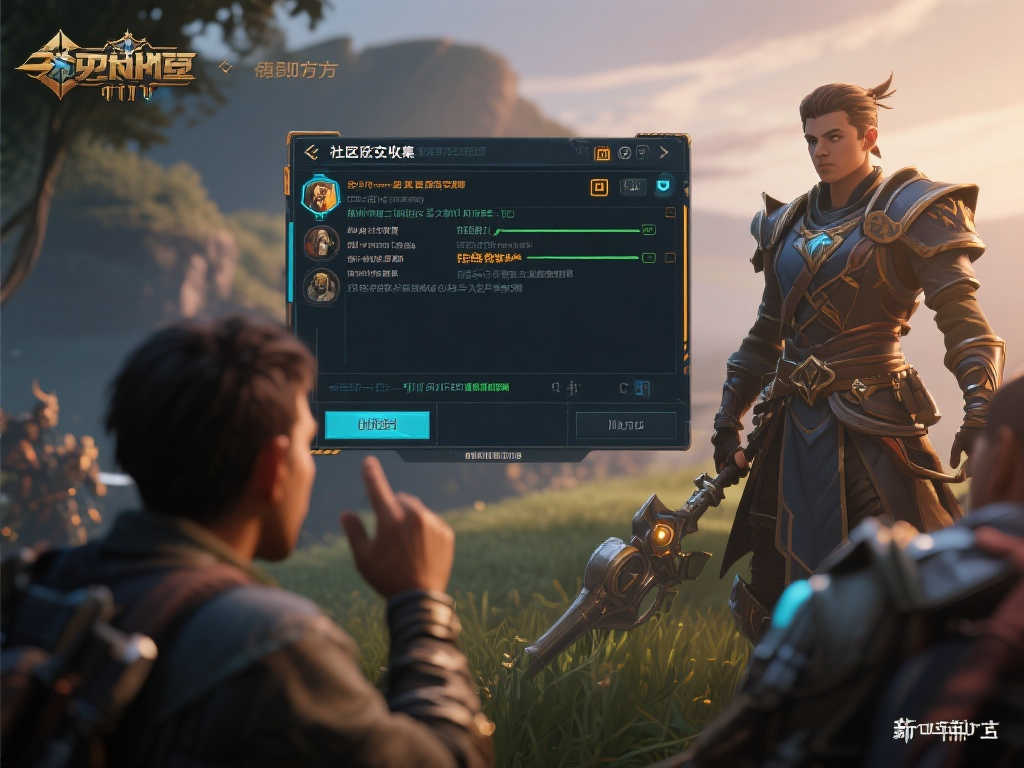Select the hexagon-framed top avatar
The height and width of the screenshot is (768, 1024).
click(x=320, y=194)
